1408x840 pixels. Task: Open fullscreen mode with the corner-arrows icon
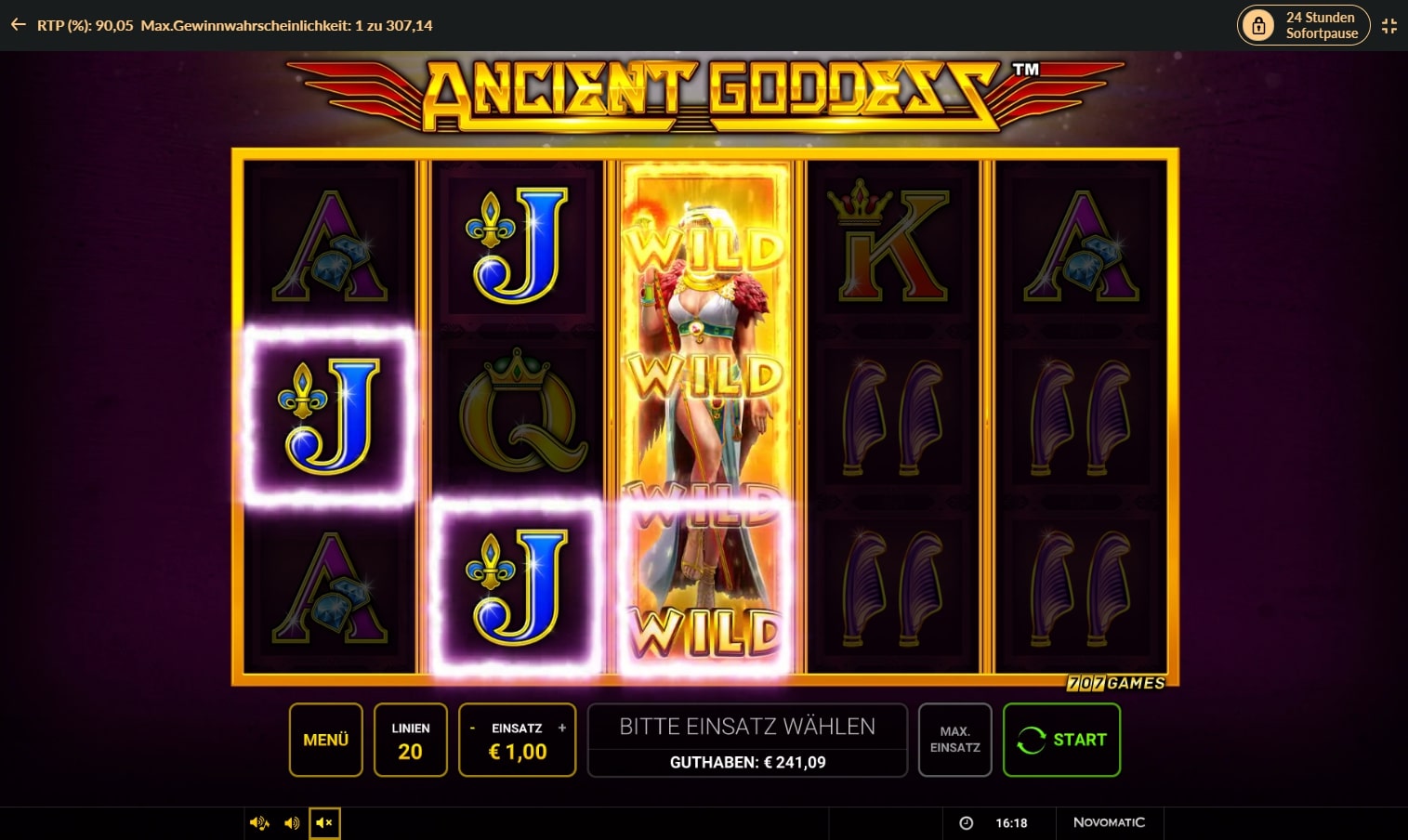(1389, 25)
